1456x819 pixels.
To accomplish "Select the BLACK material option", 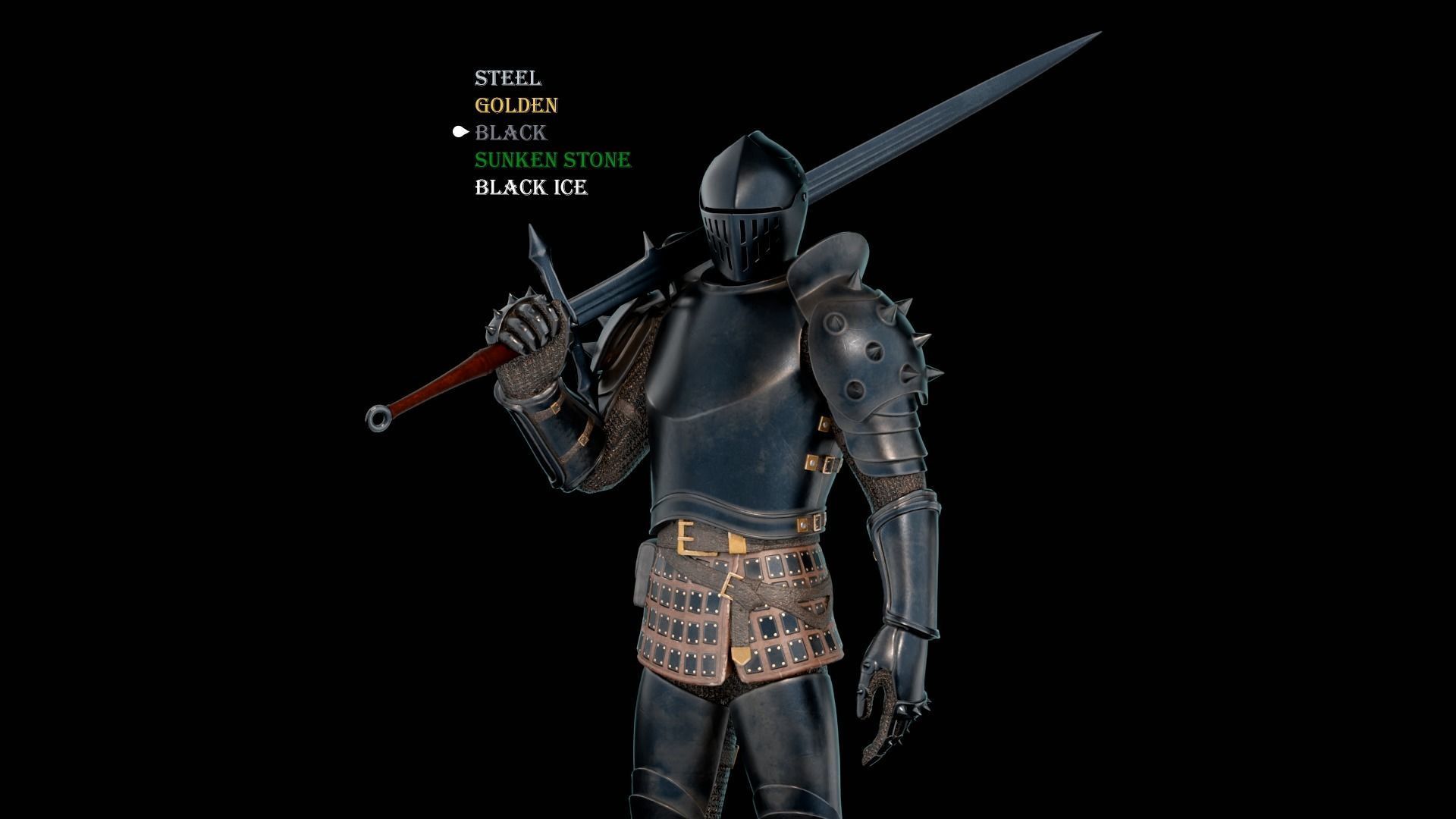I will click(510, 133).
